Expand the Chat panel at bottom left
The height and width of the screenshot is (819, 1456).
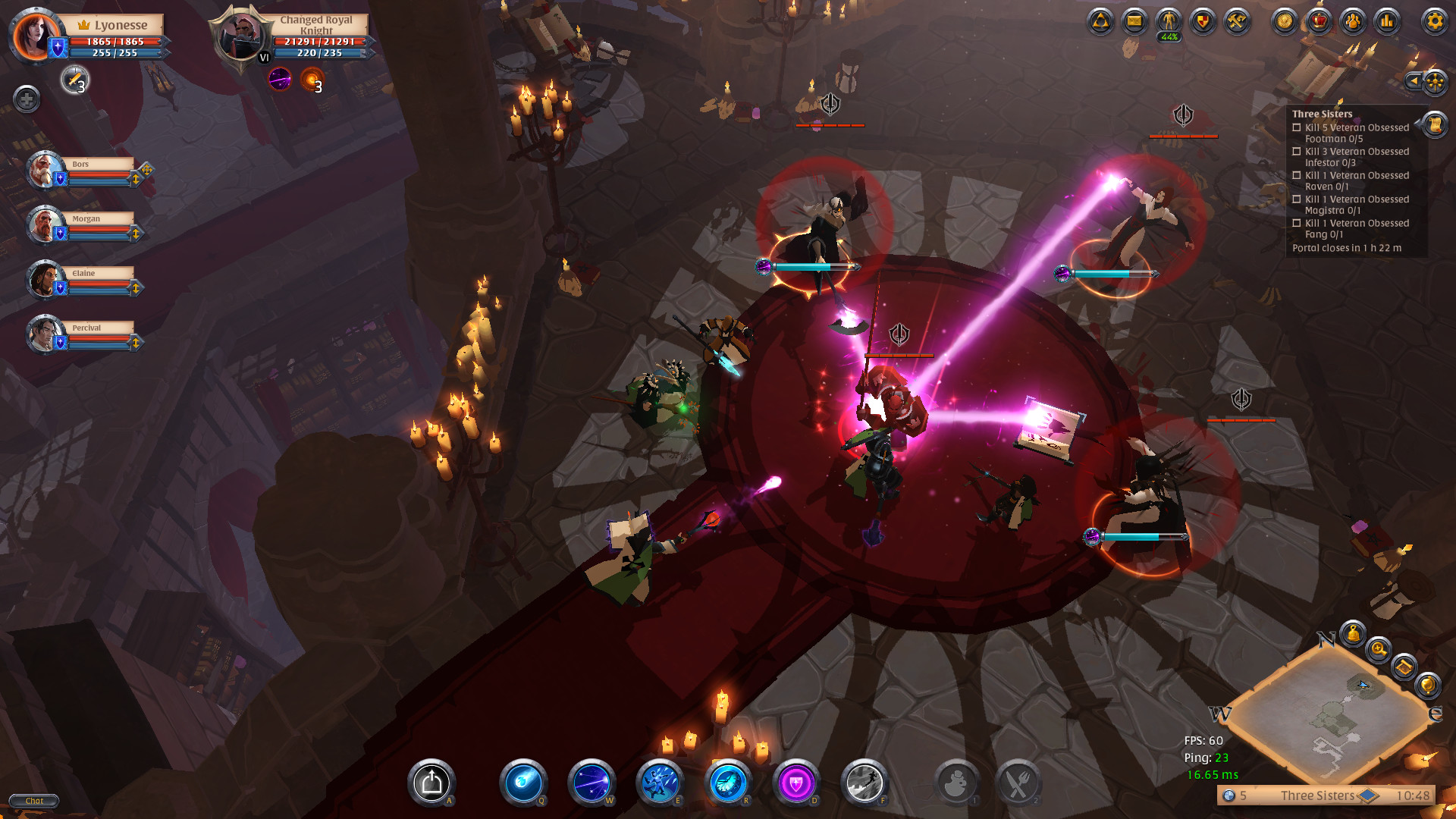[x=33, y=800]
